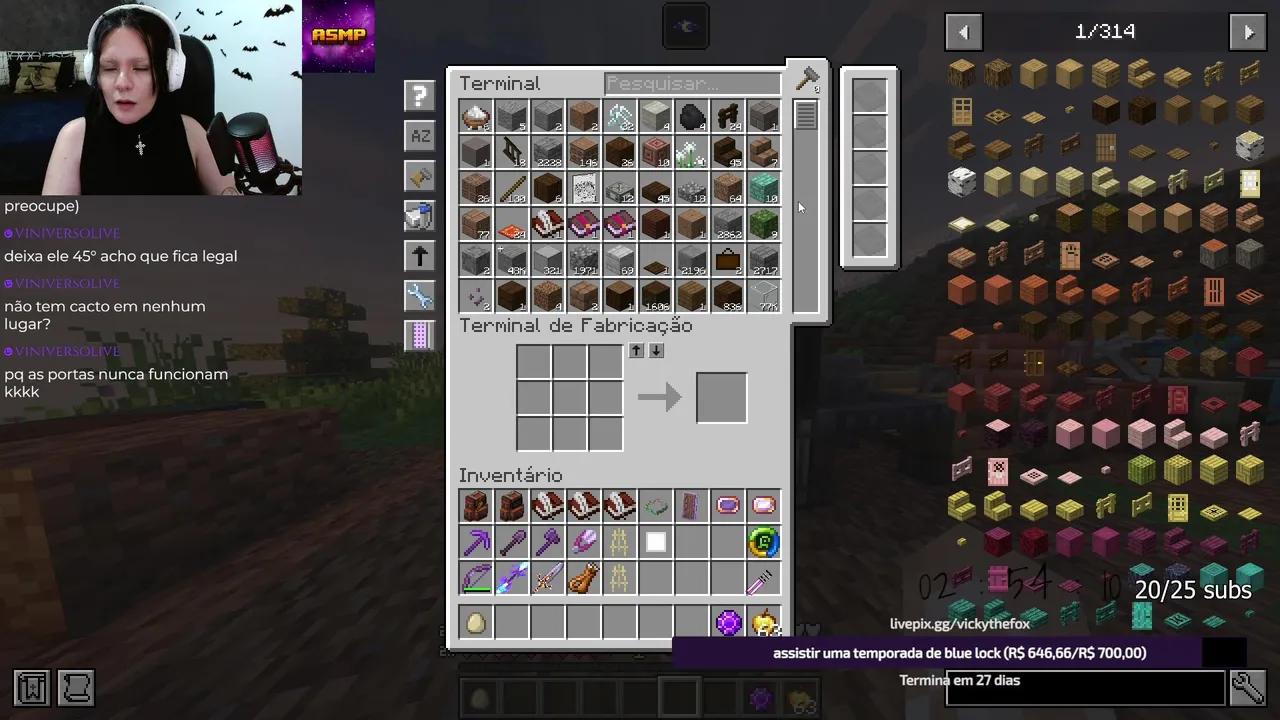Click the hammer icon beside the Terminal title
Image resolution: width=1280 pixels, height=720 pixels.
807,80
